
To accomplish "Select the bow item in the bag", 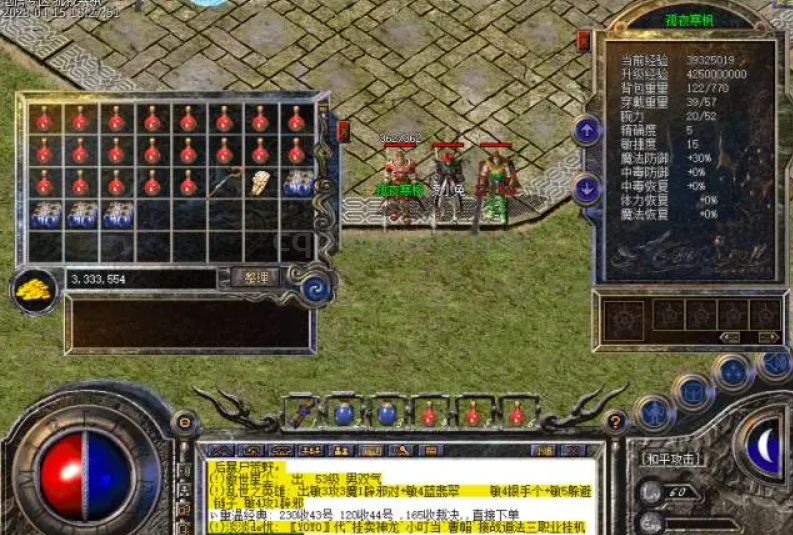I will [224, 183].
